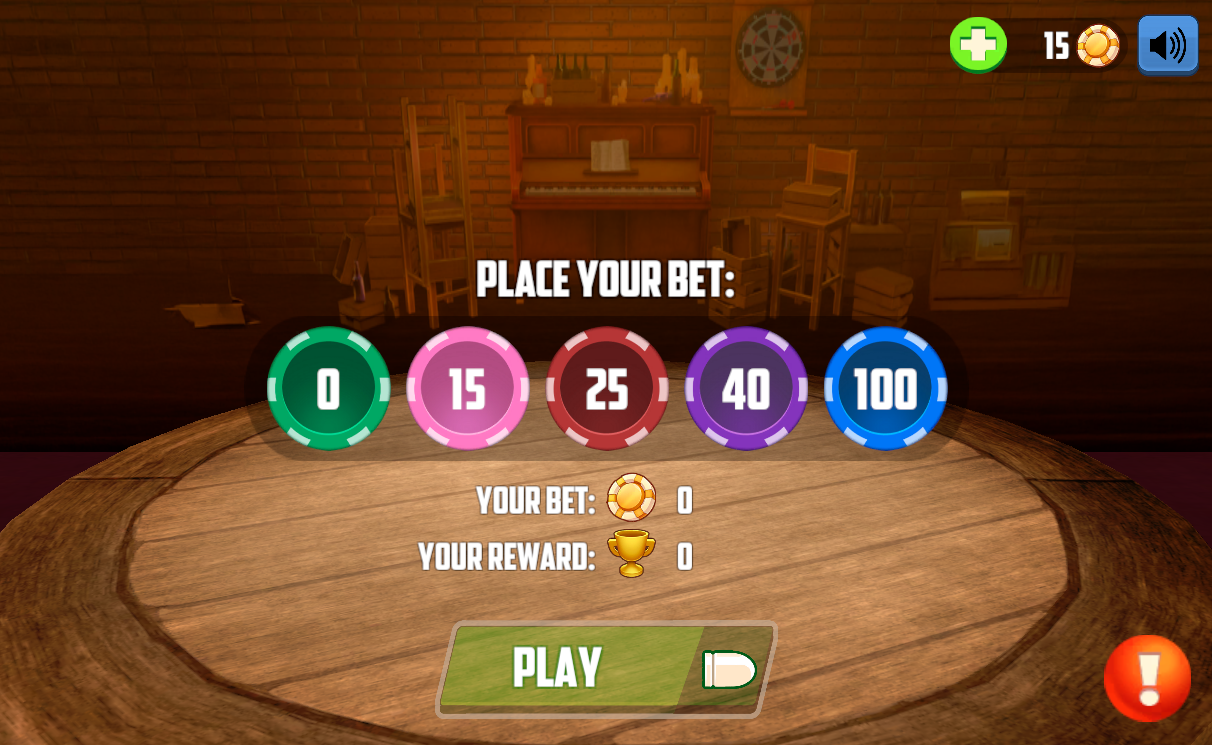The height and width of the screenshot is (745, 1212).
Task: Select the blue 100 bet chip
Action: click(x=885, y=388)
